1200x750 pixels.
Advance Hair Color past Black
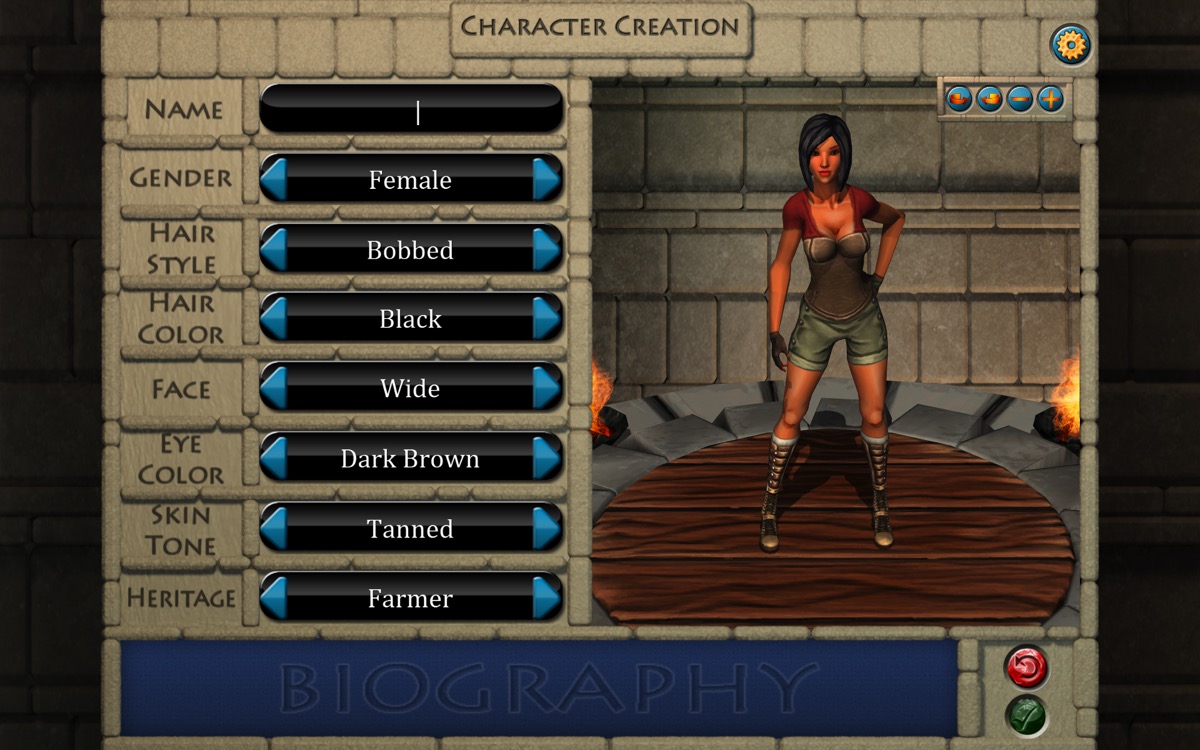[x=546, y=318]
